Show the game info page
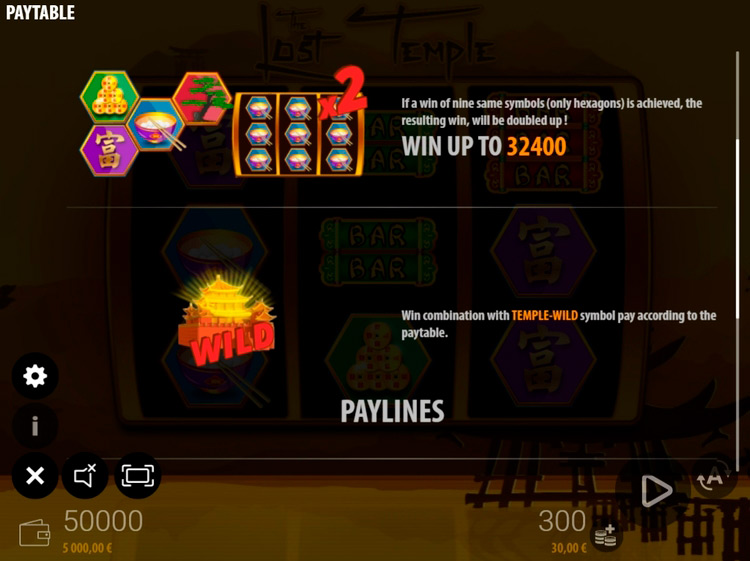 (x=35, y=426)
